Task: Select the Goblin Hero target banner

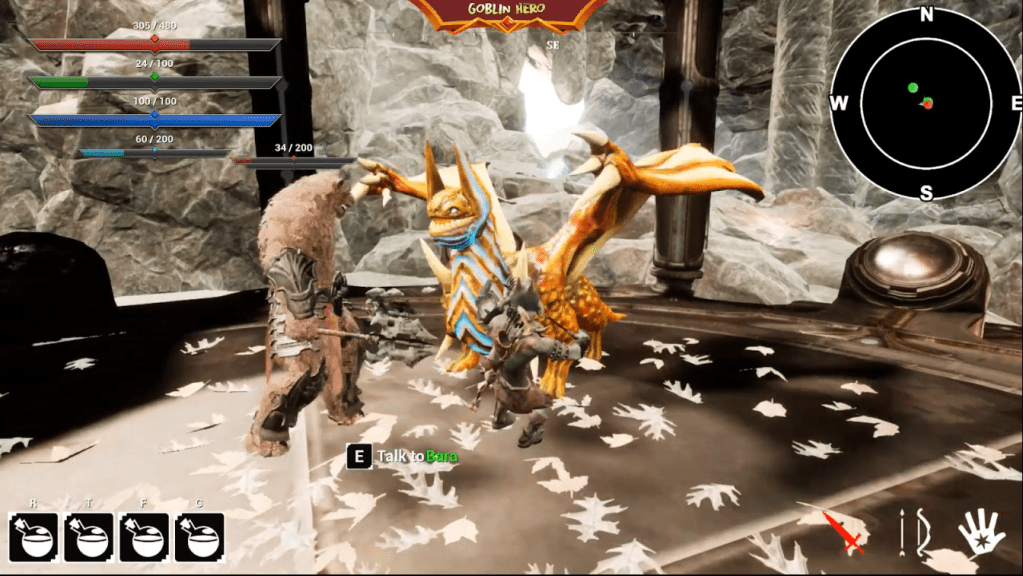Action: point(511,12)
